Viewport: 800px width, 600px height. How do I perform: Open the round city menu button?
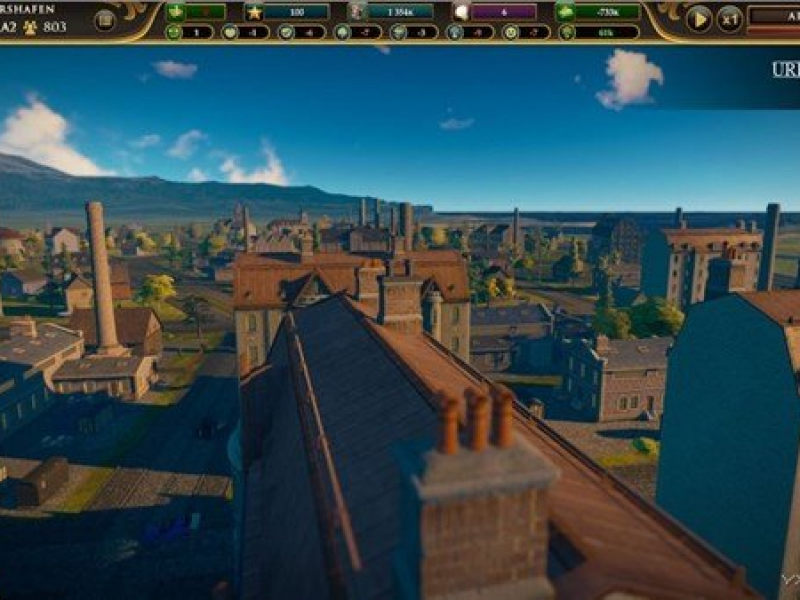point(104,20)
